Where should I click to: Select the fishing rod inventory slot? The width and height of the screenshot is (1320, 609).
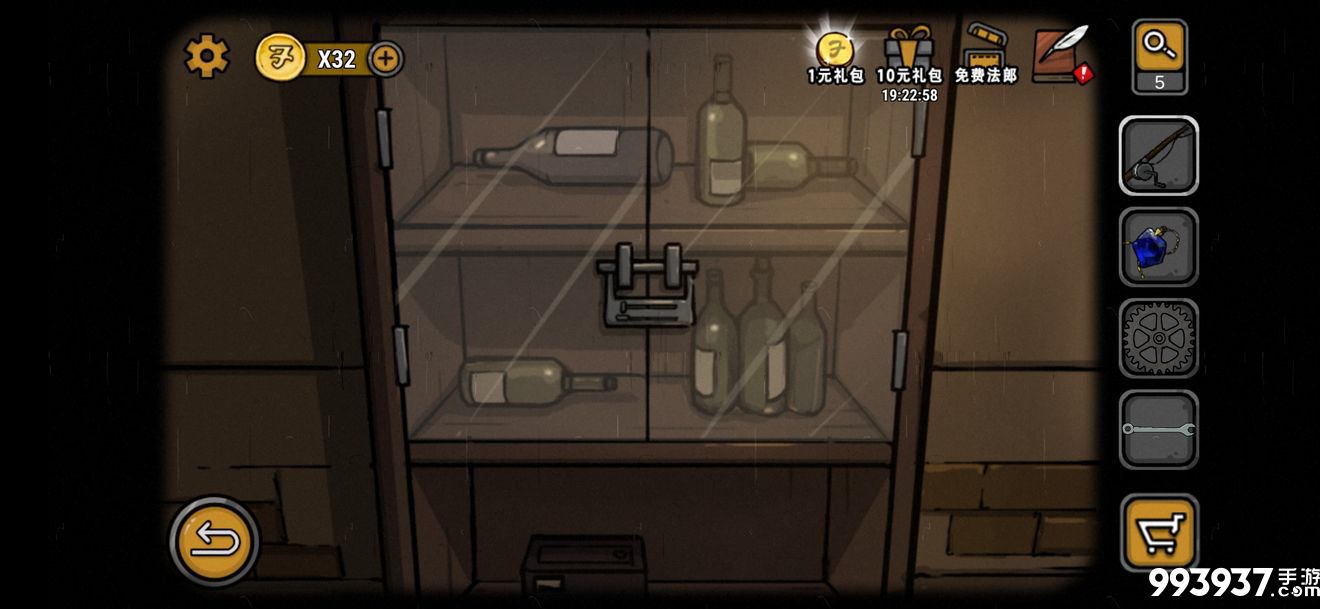[1158, 156]
